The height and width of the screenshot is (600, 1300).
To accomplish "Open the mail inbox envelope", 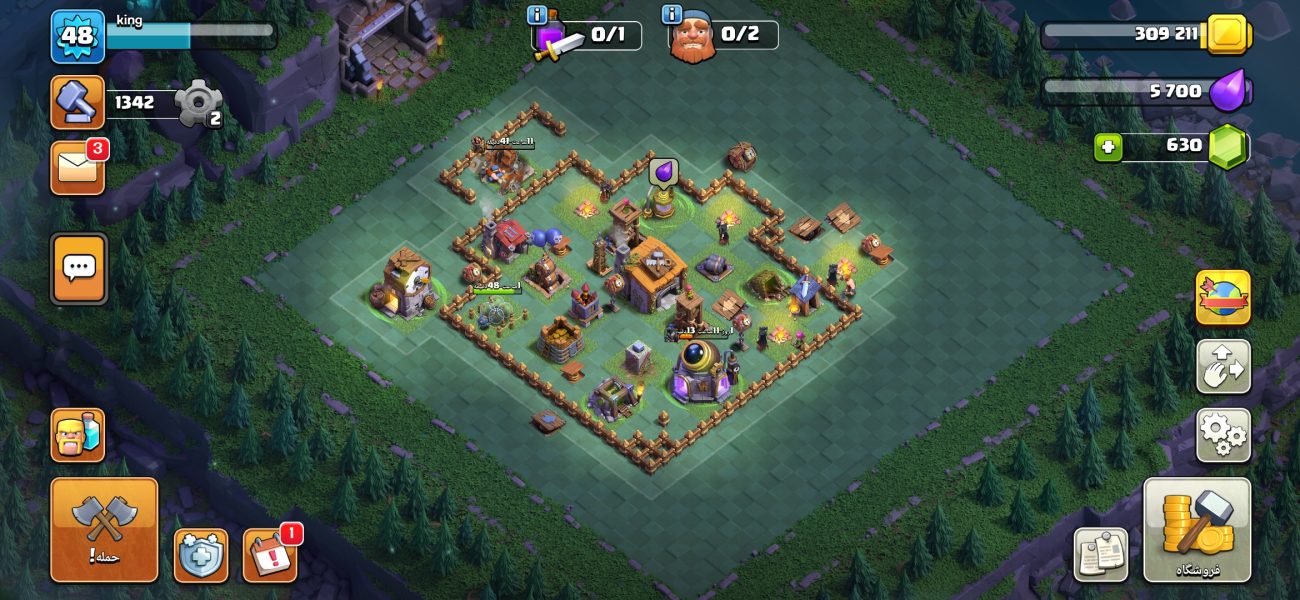I will (78, 167).
